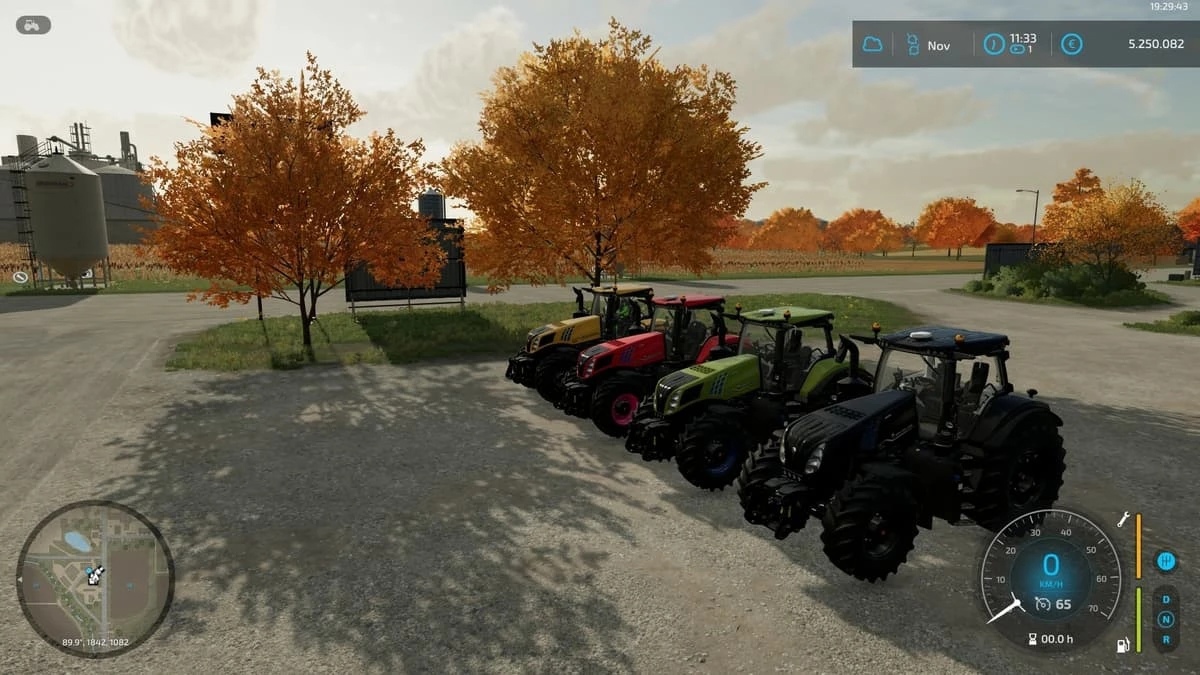Viewport: 1200px width, 675px height.
Task: Switch to Reverse gear R
Action: click(x=1165, y=636)
